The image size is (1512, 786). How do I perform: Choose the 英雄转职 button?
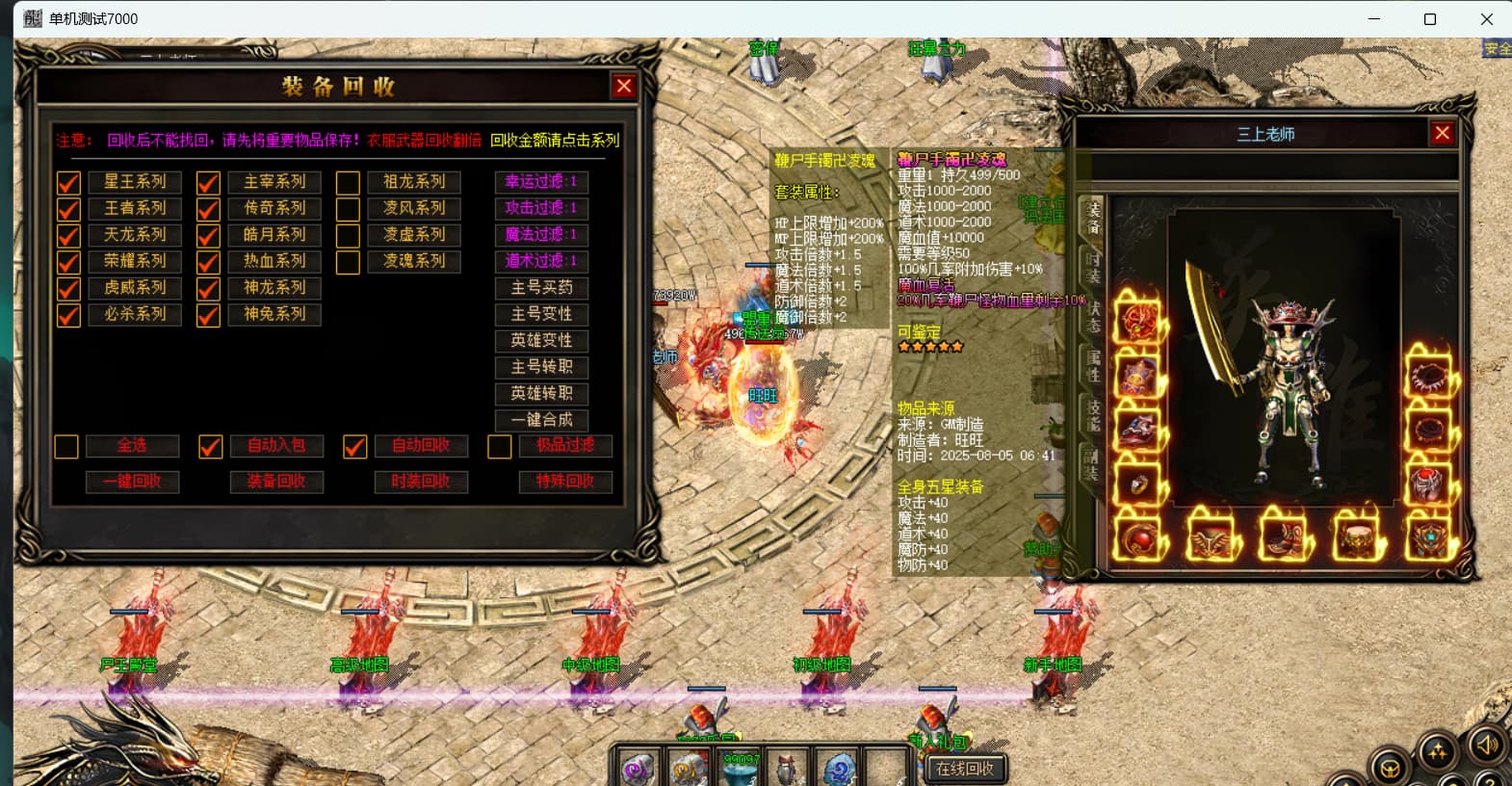541,394
